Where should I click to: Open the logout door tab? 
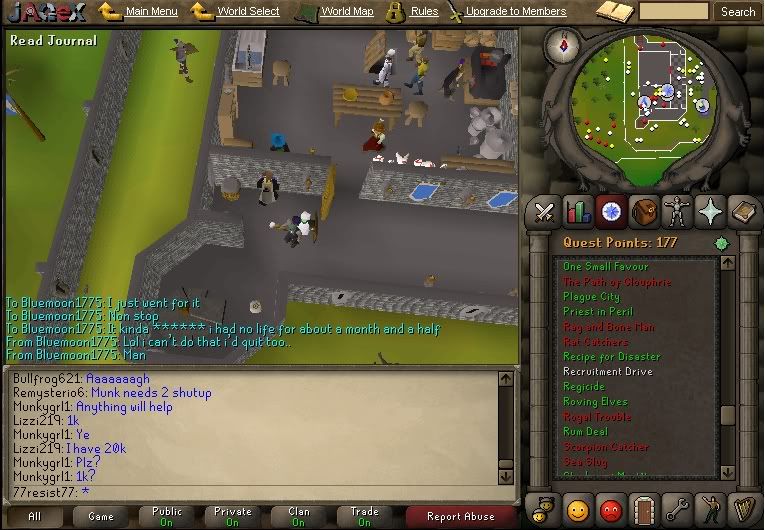pos(644,508)
